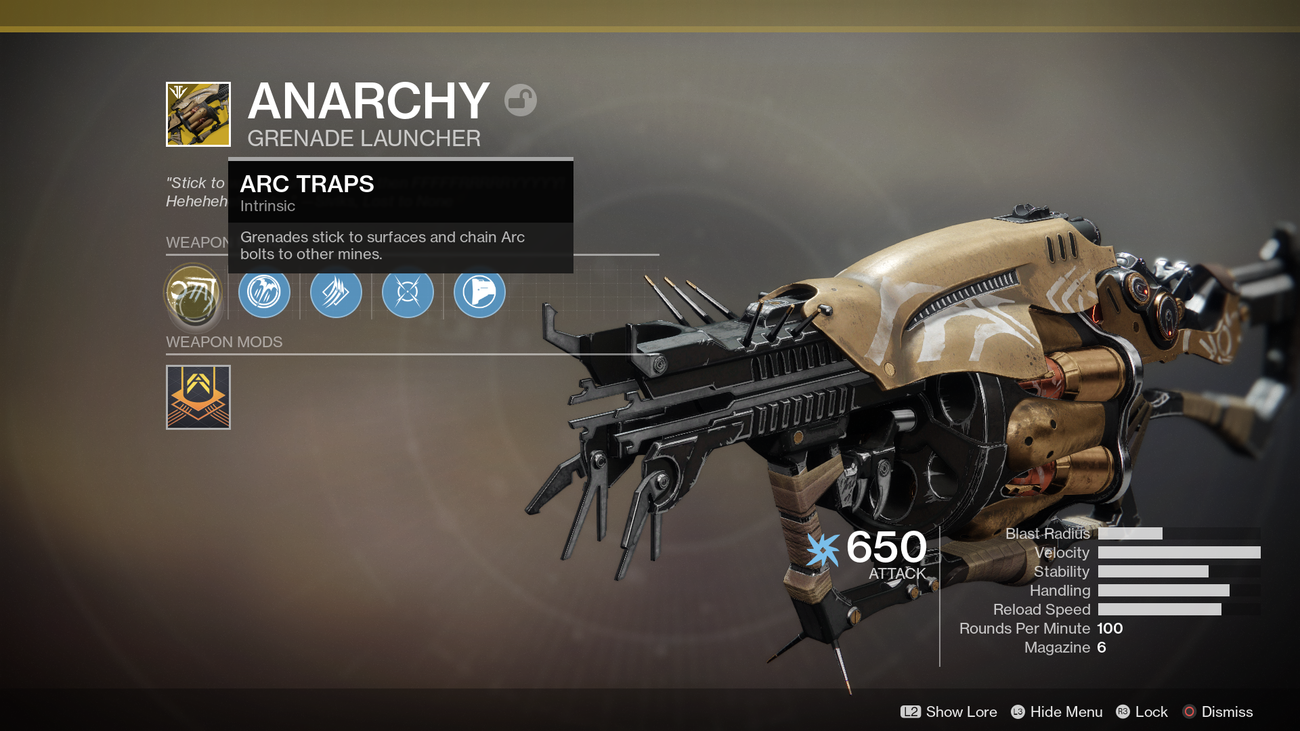Click the Anarchy weapon thumbnail in the header

[x=198, y=113]
